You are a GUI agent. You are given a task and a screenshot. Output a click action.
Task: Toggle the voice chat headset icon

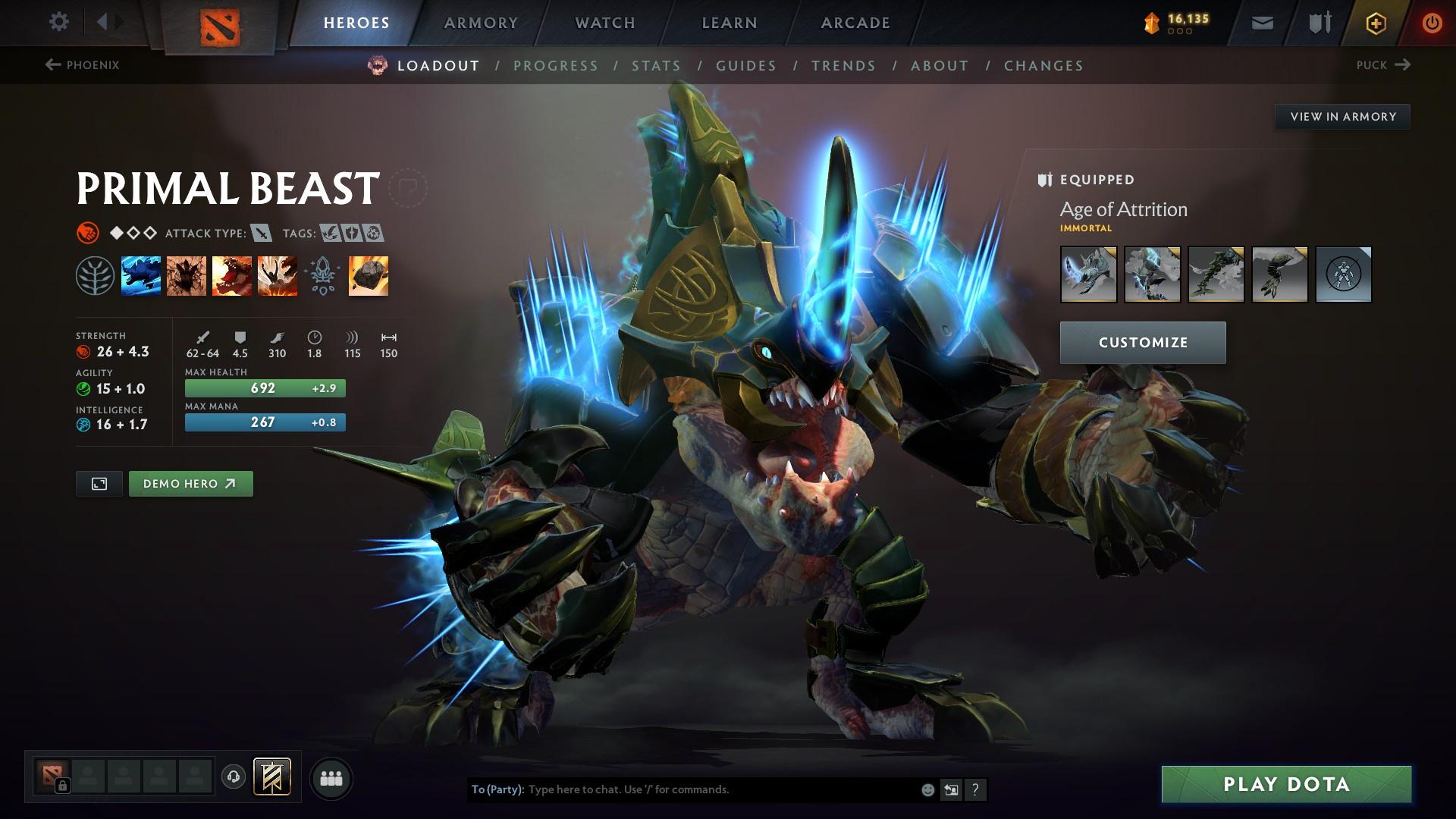tap(234, 777)
